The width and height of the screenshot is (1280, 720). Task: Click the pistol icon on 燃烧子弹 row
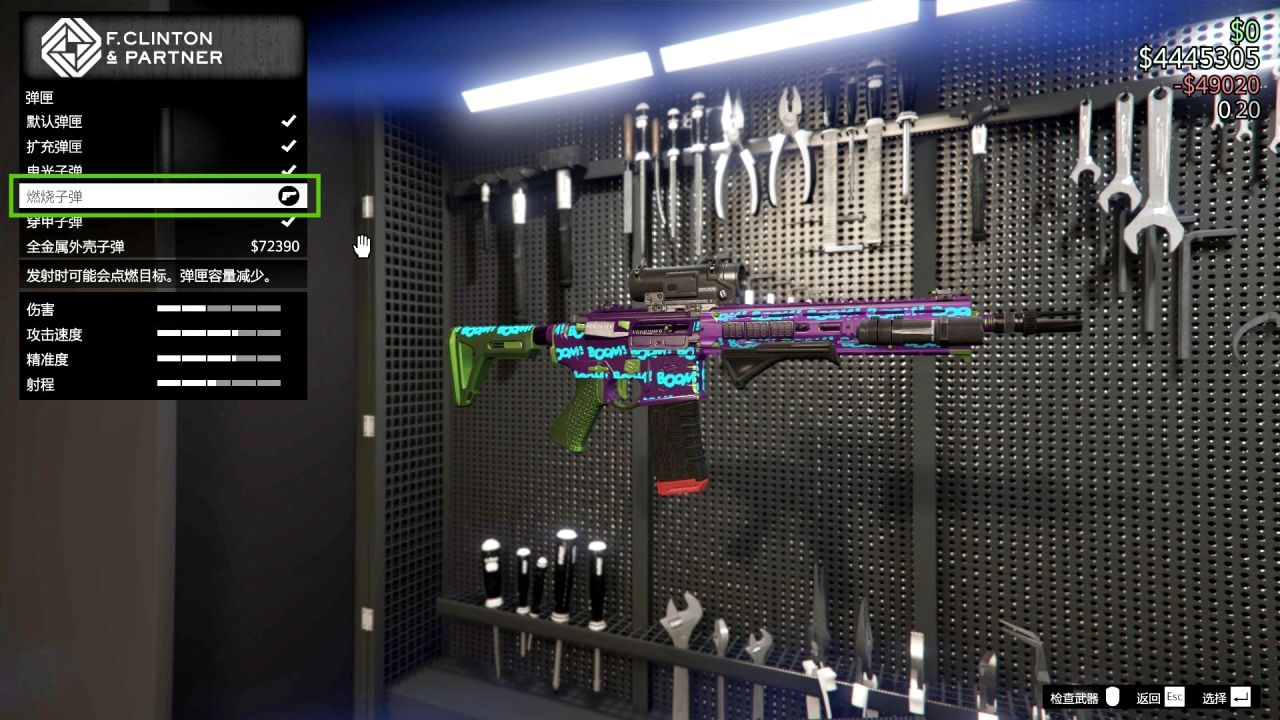coord(289,195)
